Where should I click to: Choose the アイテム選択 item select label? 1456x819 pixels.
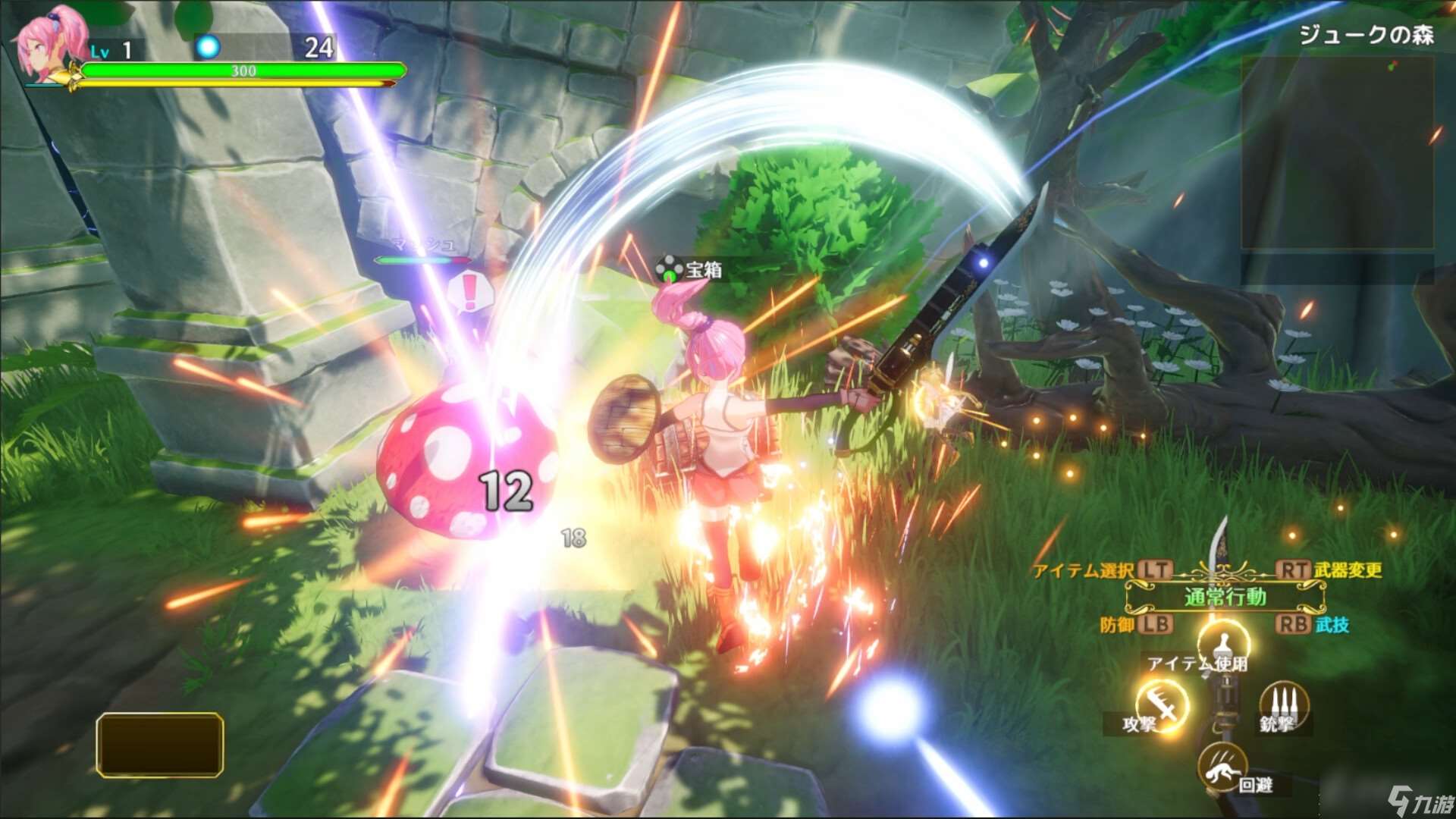(x=1083, y=571)
